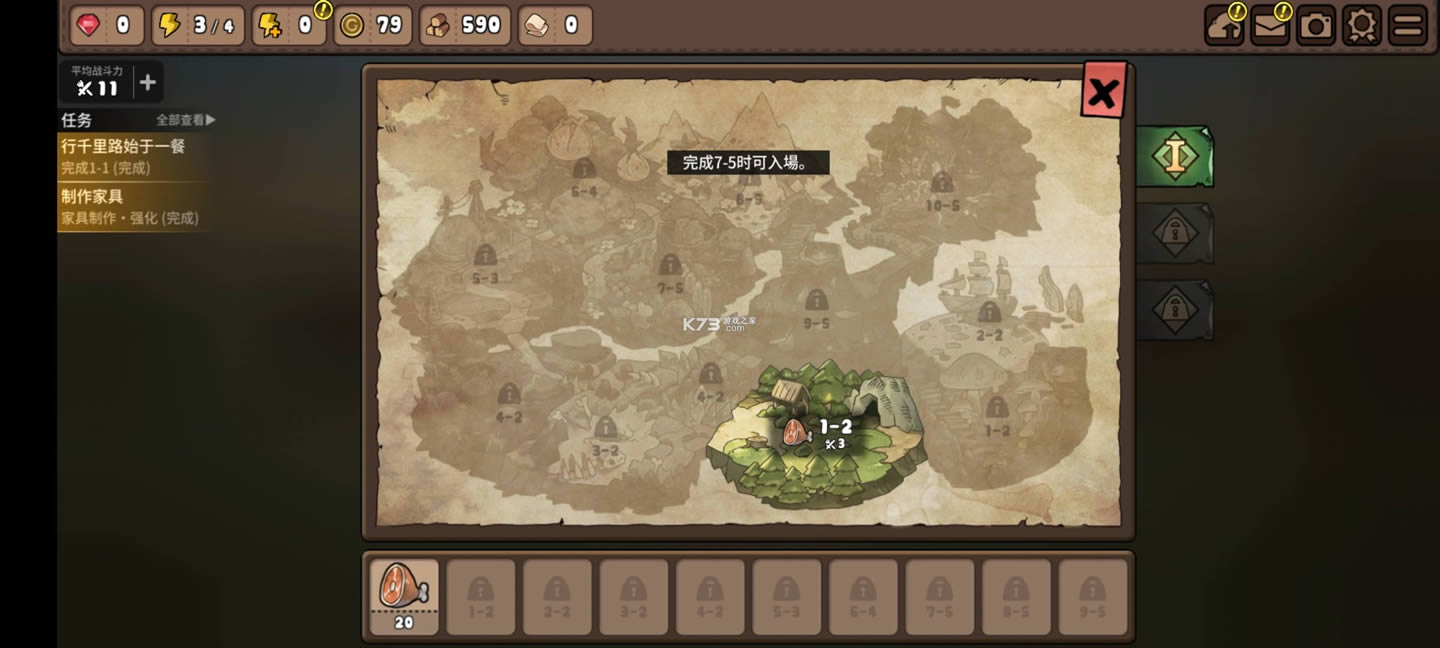1440x648 pixels.
Task: Click the locked 7-5 map stage
Action: coord(670,273)
